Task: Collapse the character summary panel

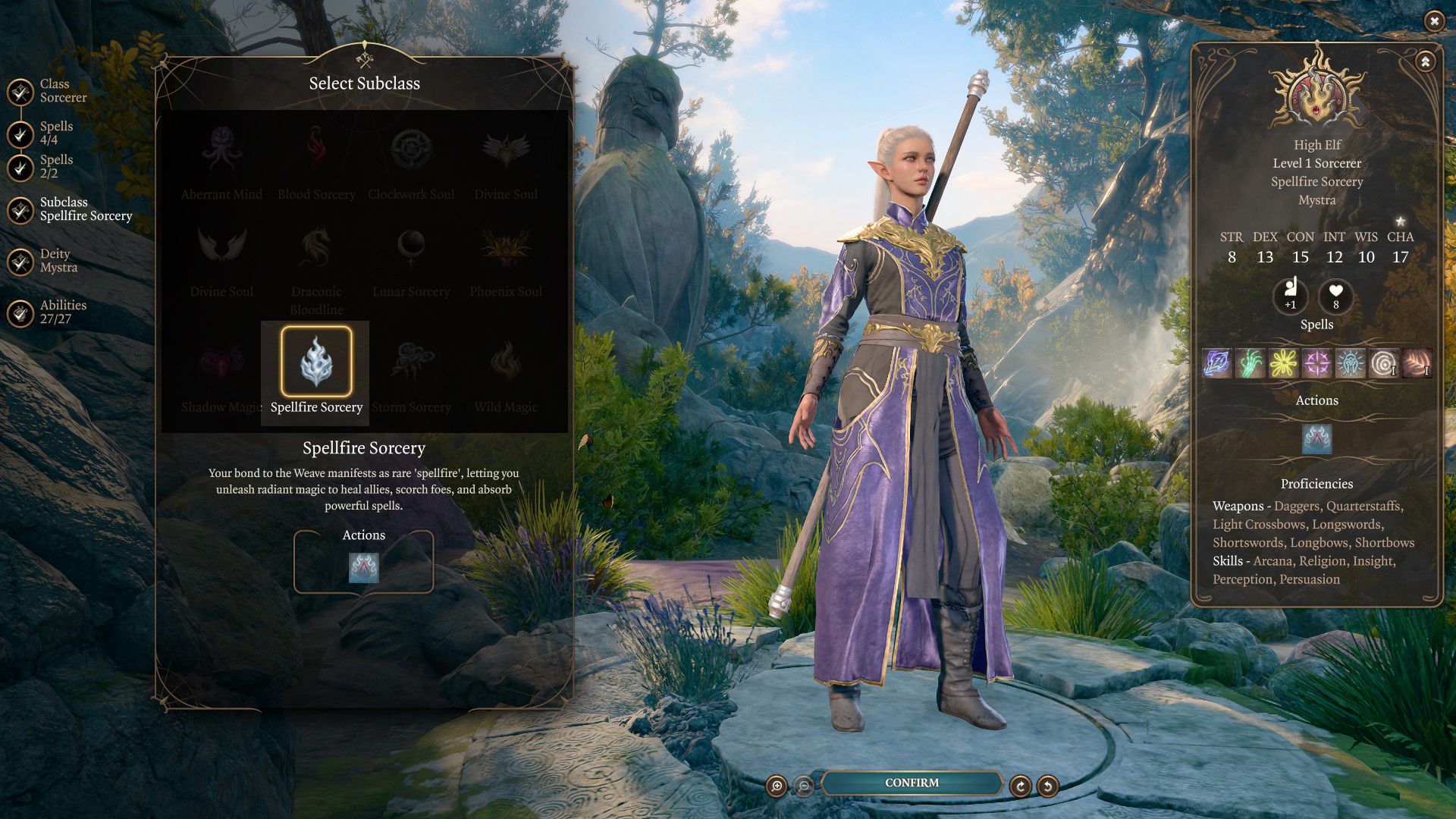Action: pyautogui.click(x=1425, y=61)
